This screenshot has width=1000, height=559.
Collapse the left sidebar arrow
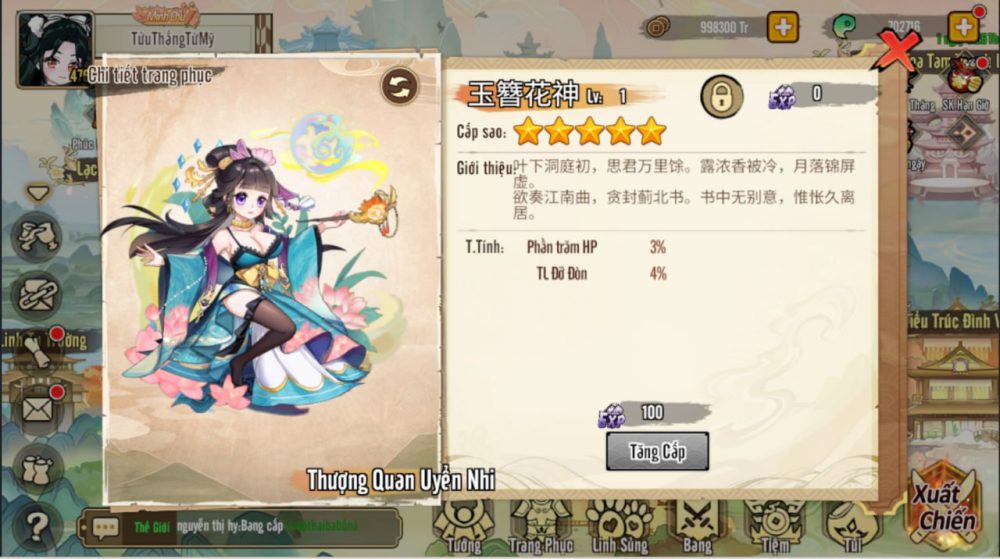point(38,192)
